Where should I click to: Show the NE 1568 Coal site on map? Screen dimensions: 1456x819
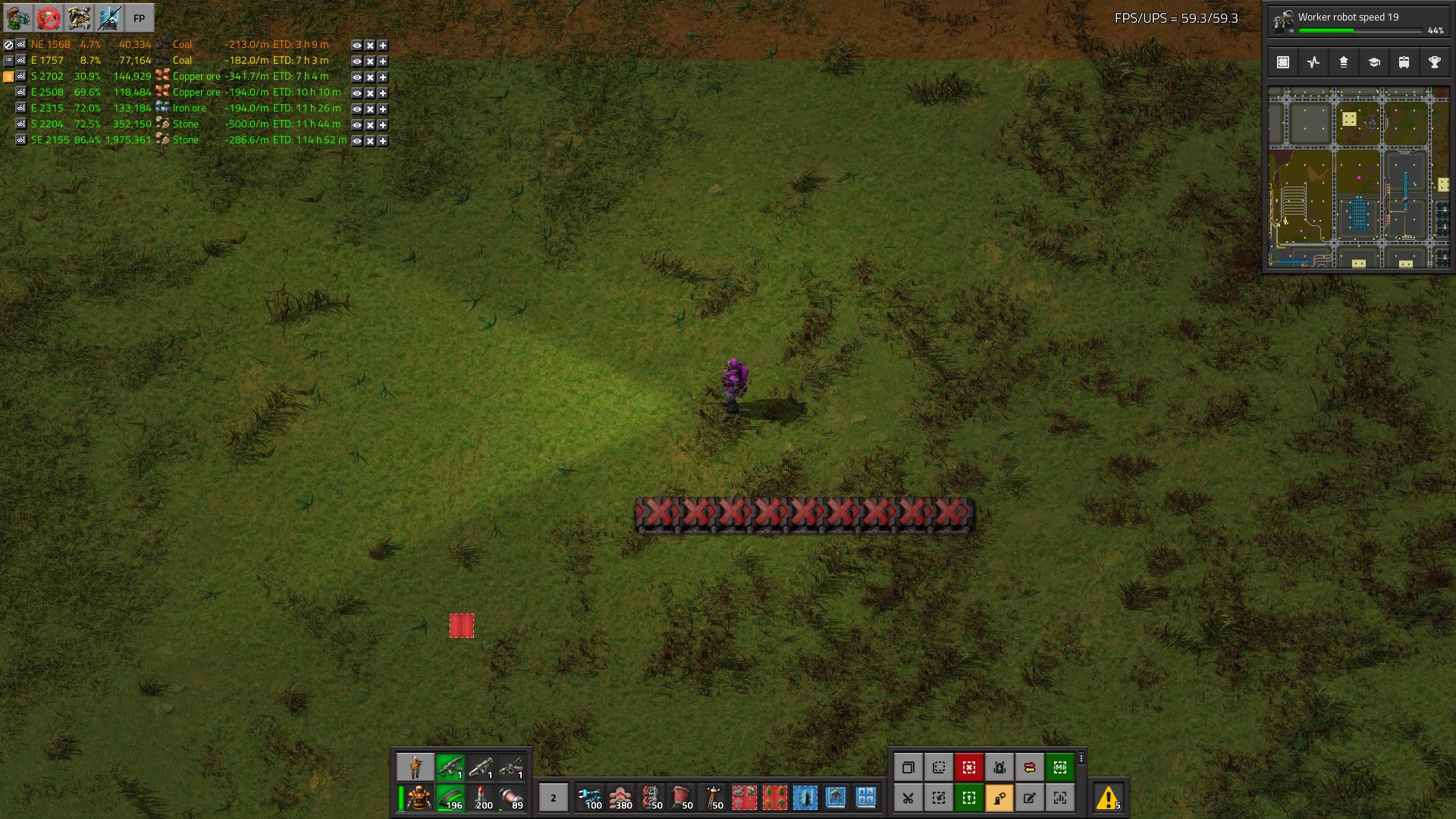click(x=356, y=45)
